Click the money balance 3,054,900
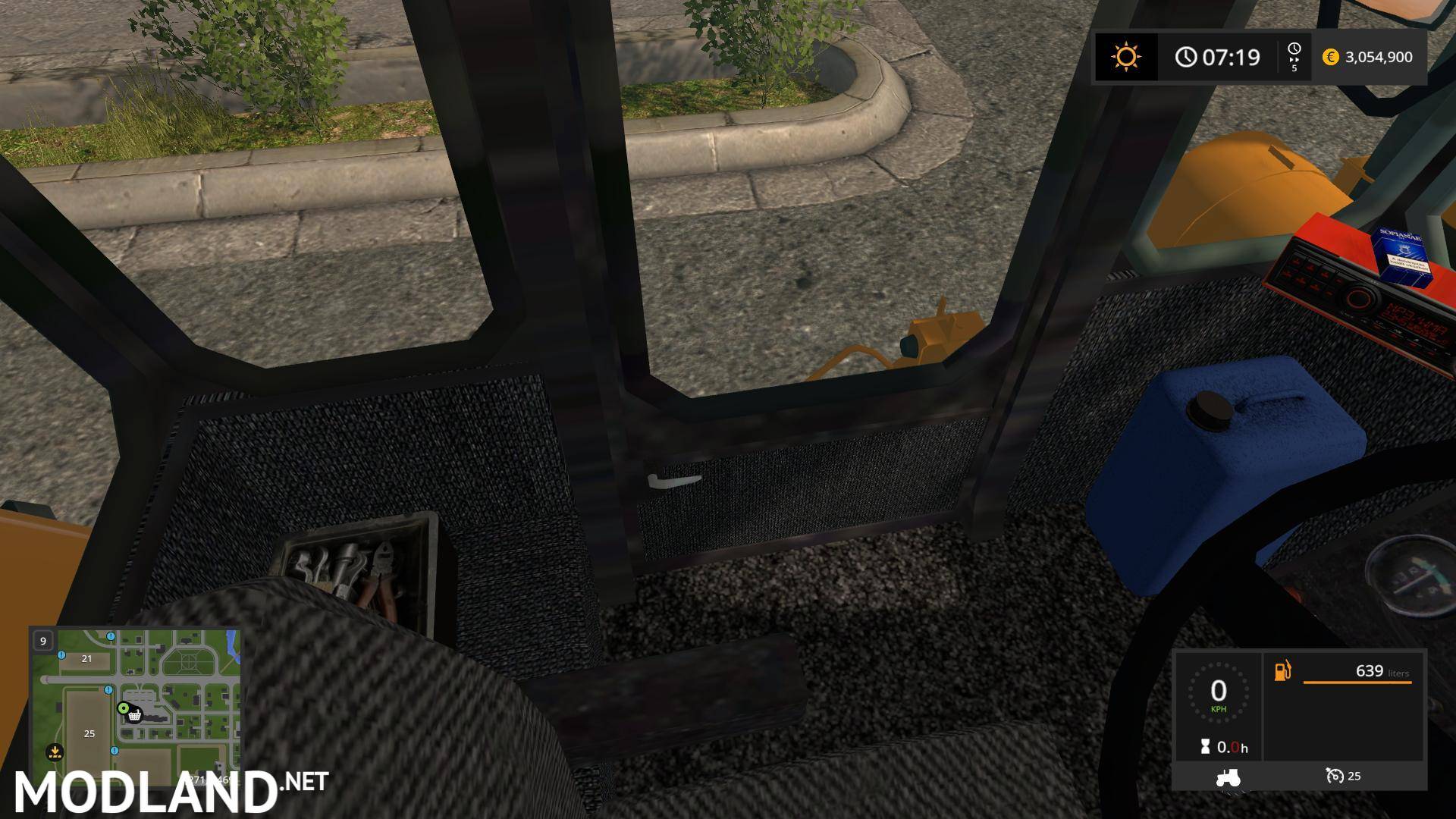The width and height of the screenshot is (1456, 819). (1382, 57)
